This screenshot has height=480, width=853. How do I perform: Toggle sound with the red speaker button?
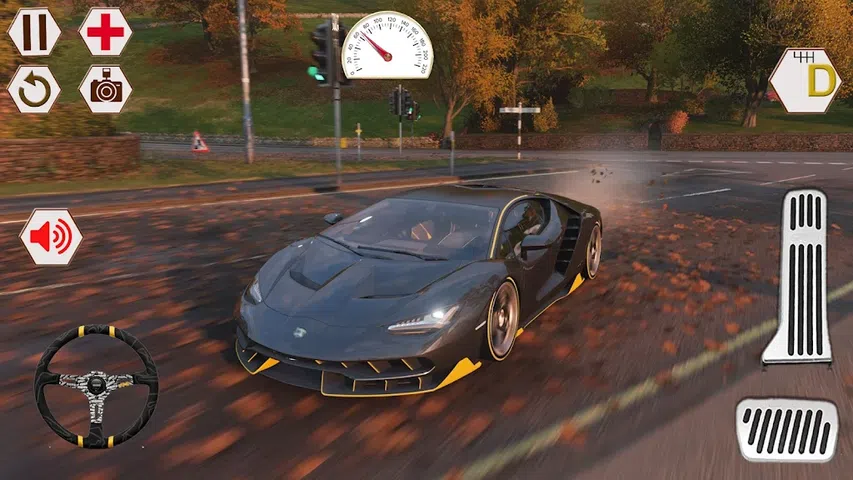click(50, 237)
